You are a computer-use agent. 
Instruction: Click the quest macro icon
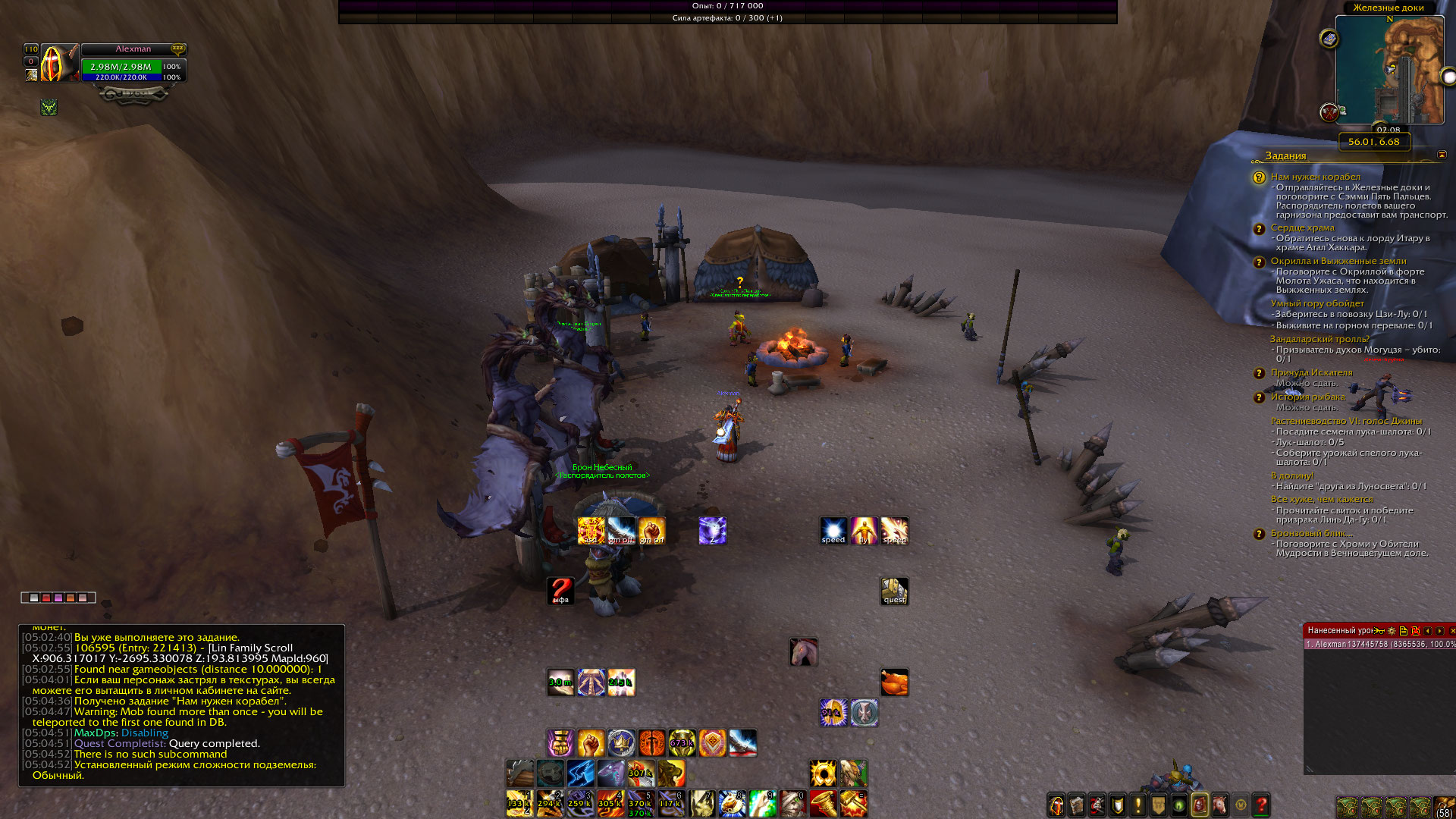pyautogui.click(x=894, y=591)
